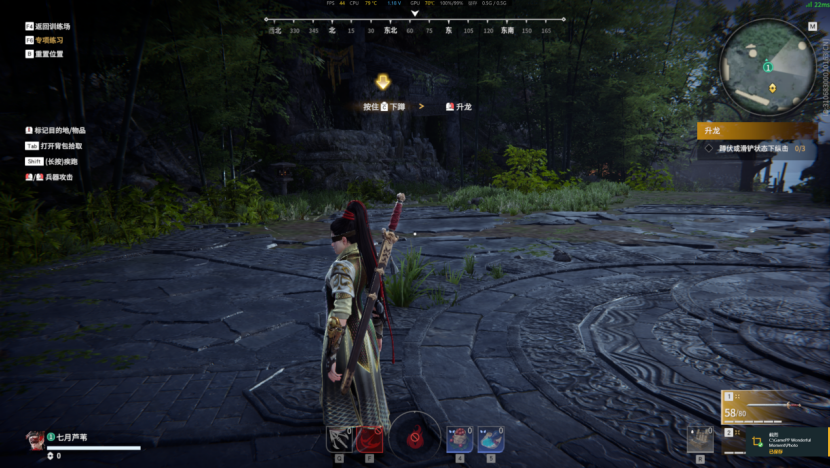The image size is (830, 468).
Task: Click the 重置位置 option
Action: [x=48, y=54]
